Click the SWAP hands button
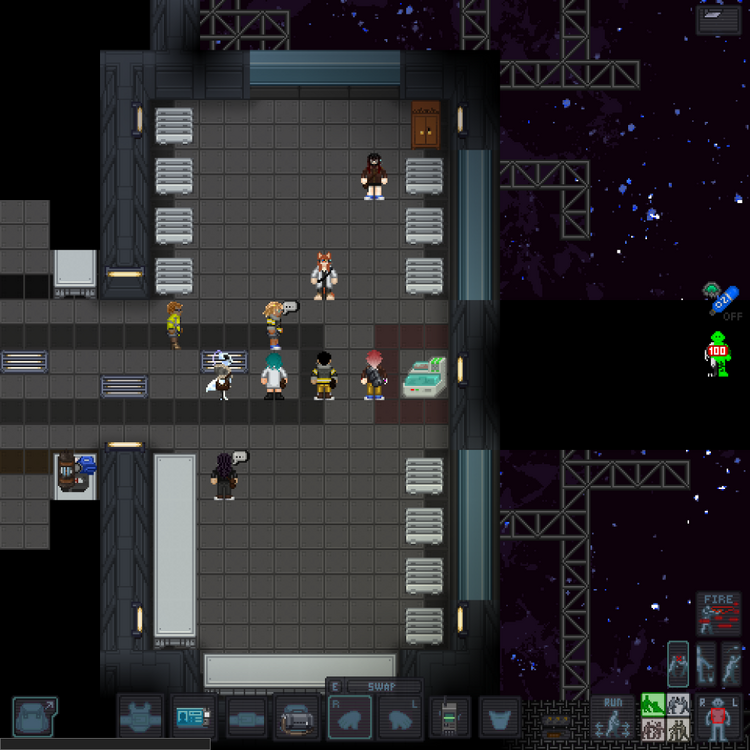This screenshot has width=750, height=750. pyautogui.click(x=384, y=687)
